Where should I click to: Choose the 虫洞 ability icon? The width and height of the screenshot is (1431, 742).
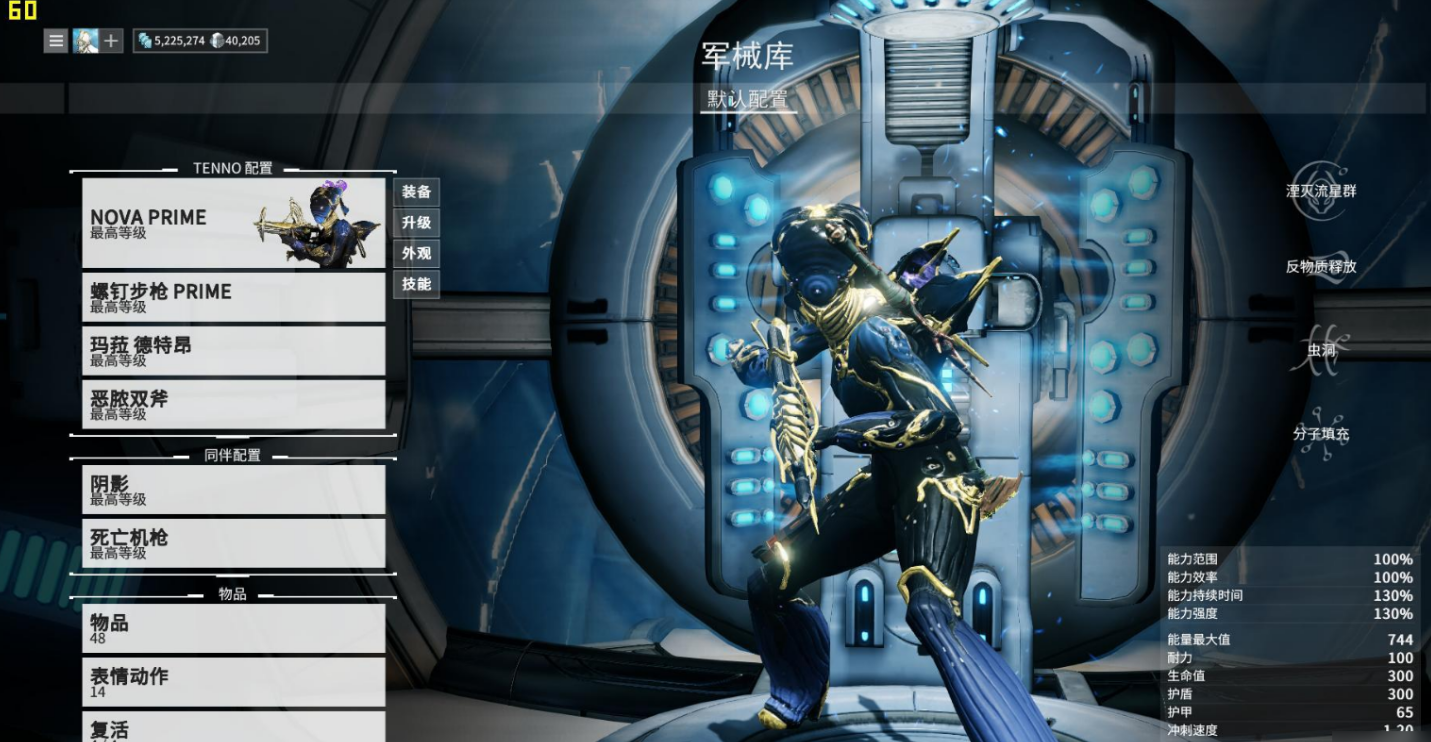tap(1320, 351)
